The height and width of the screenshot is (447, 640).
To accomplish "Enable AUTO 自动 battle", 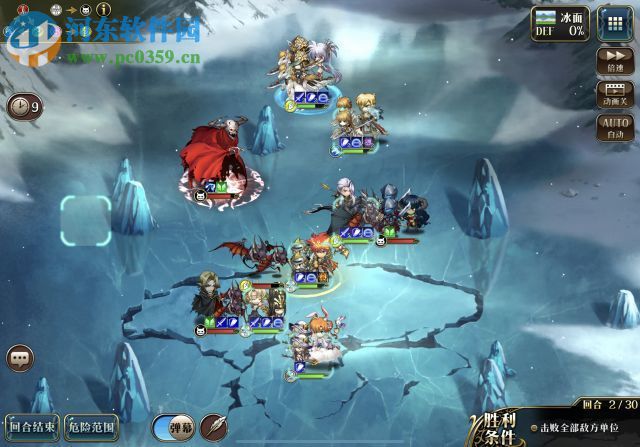I will (x=614, y=127).
